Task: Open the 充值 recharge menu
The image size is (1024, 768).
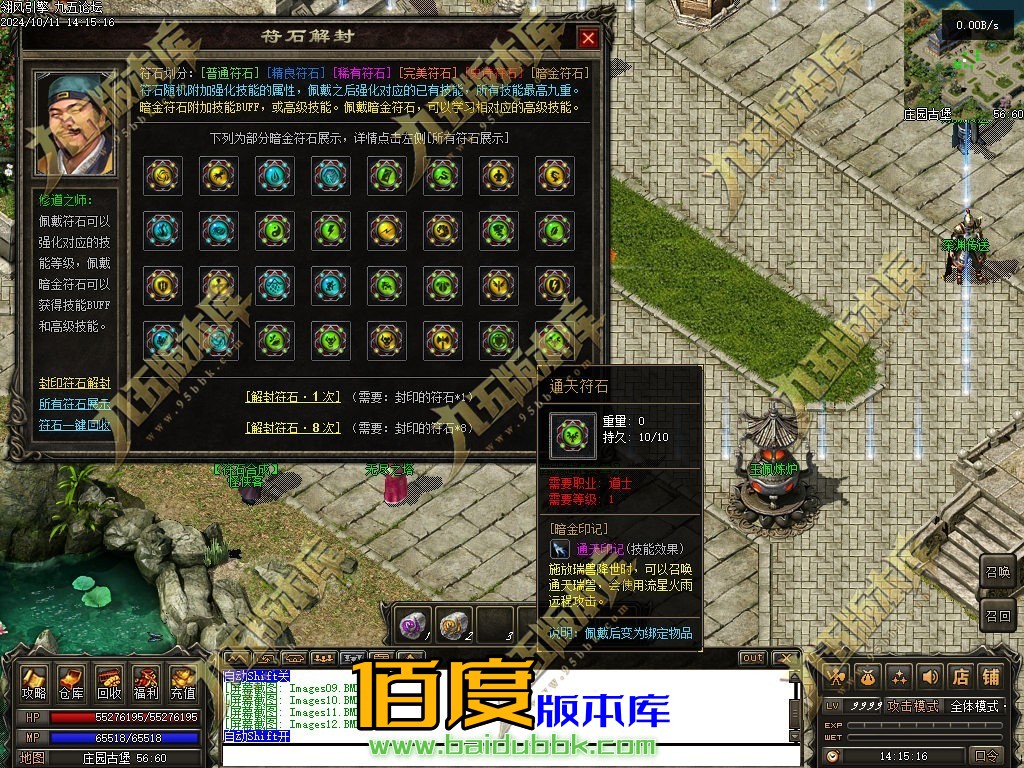Action: click(x=183, y=682)
